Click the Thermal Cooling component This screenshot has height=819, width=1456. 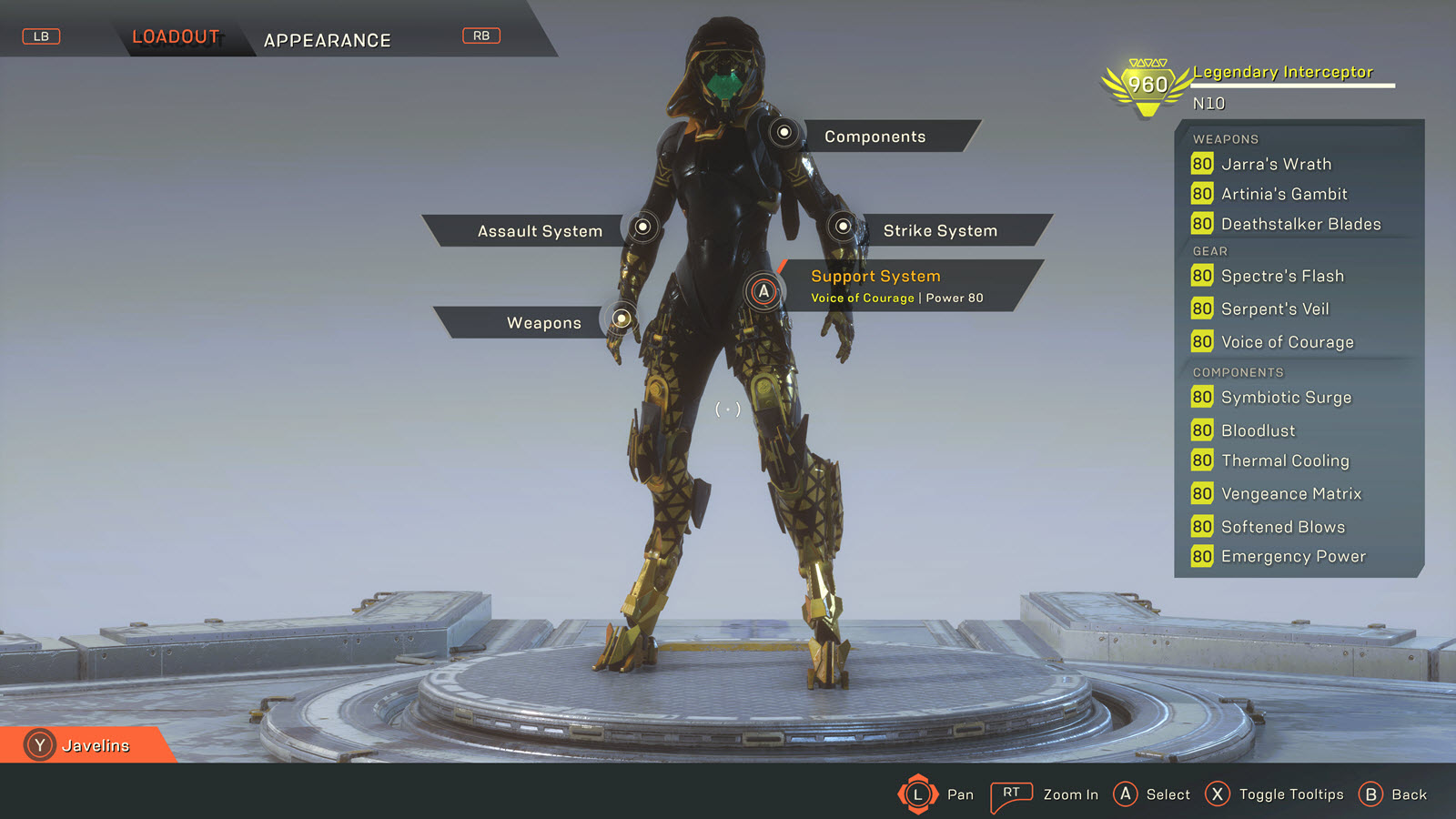click(1284, 460)
